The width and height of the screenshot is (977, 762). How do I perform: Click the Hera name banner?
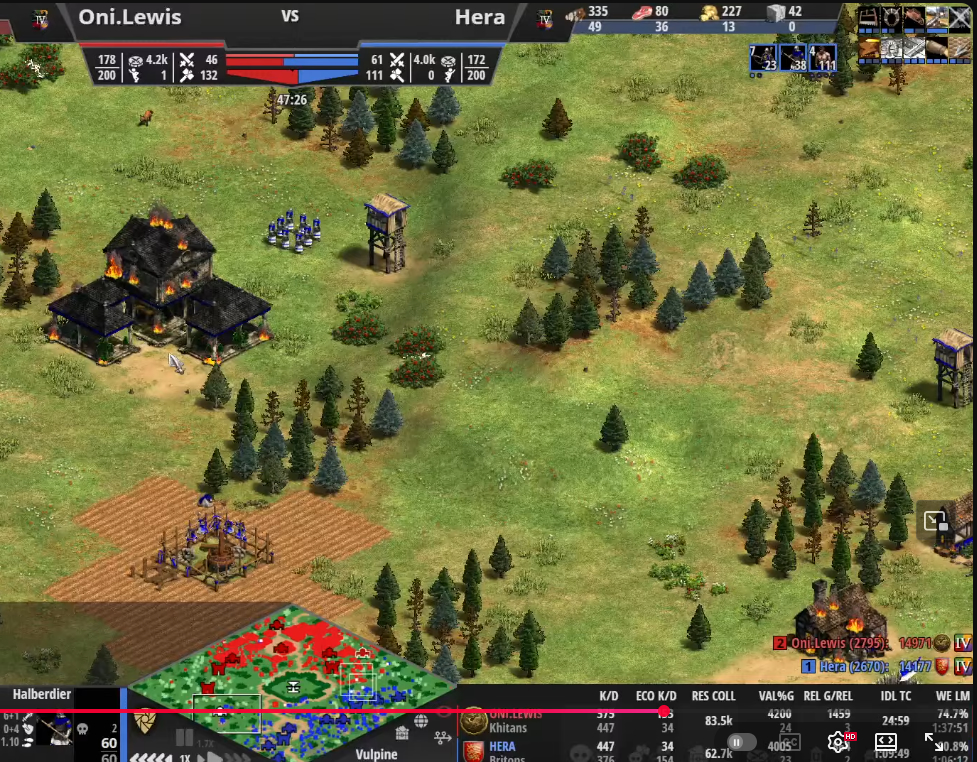(x=479, y=17)
